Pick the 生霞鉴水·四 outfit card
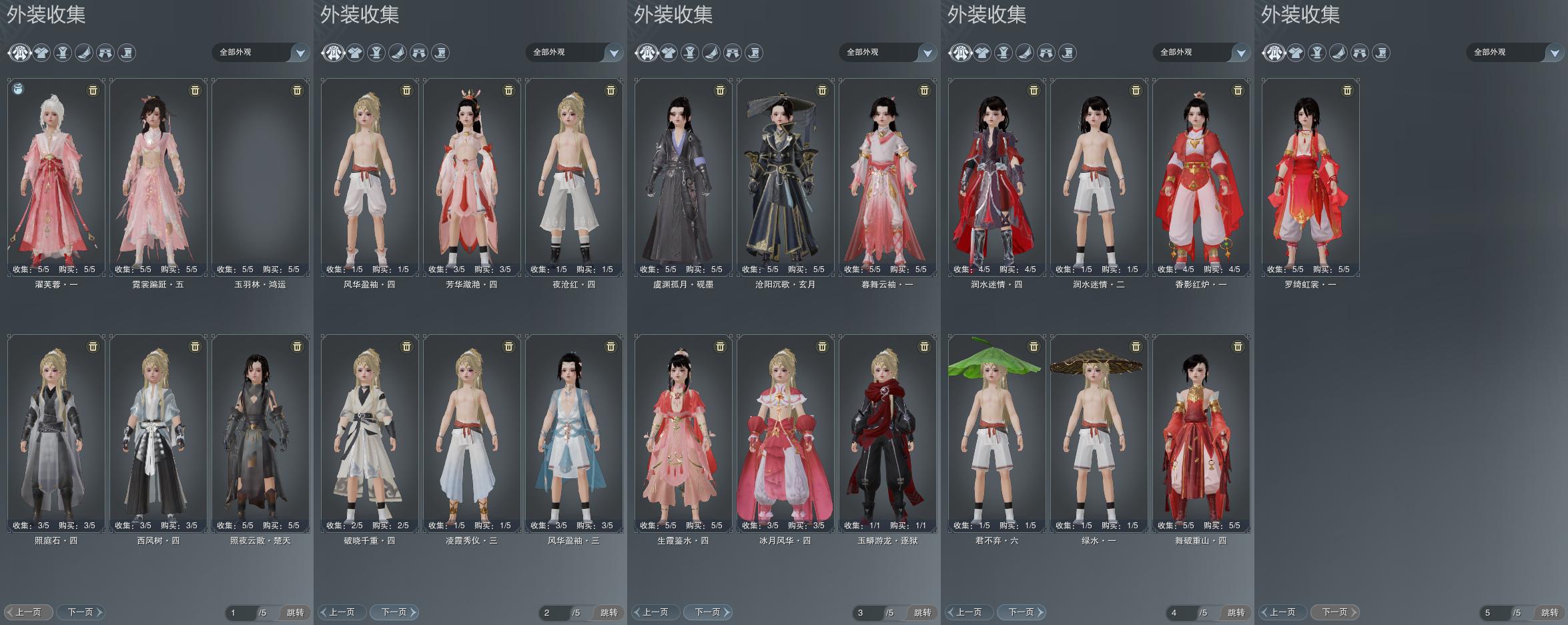The height and width of the screenshot is (625, 1568). coord(683,434)
